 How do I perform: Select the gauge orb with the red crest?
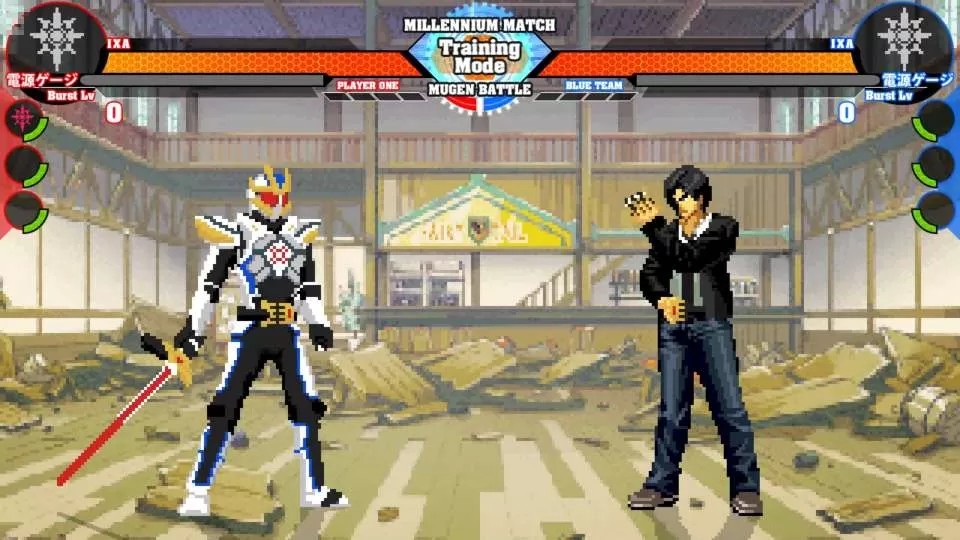click(24, 120)
